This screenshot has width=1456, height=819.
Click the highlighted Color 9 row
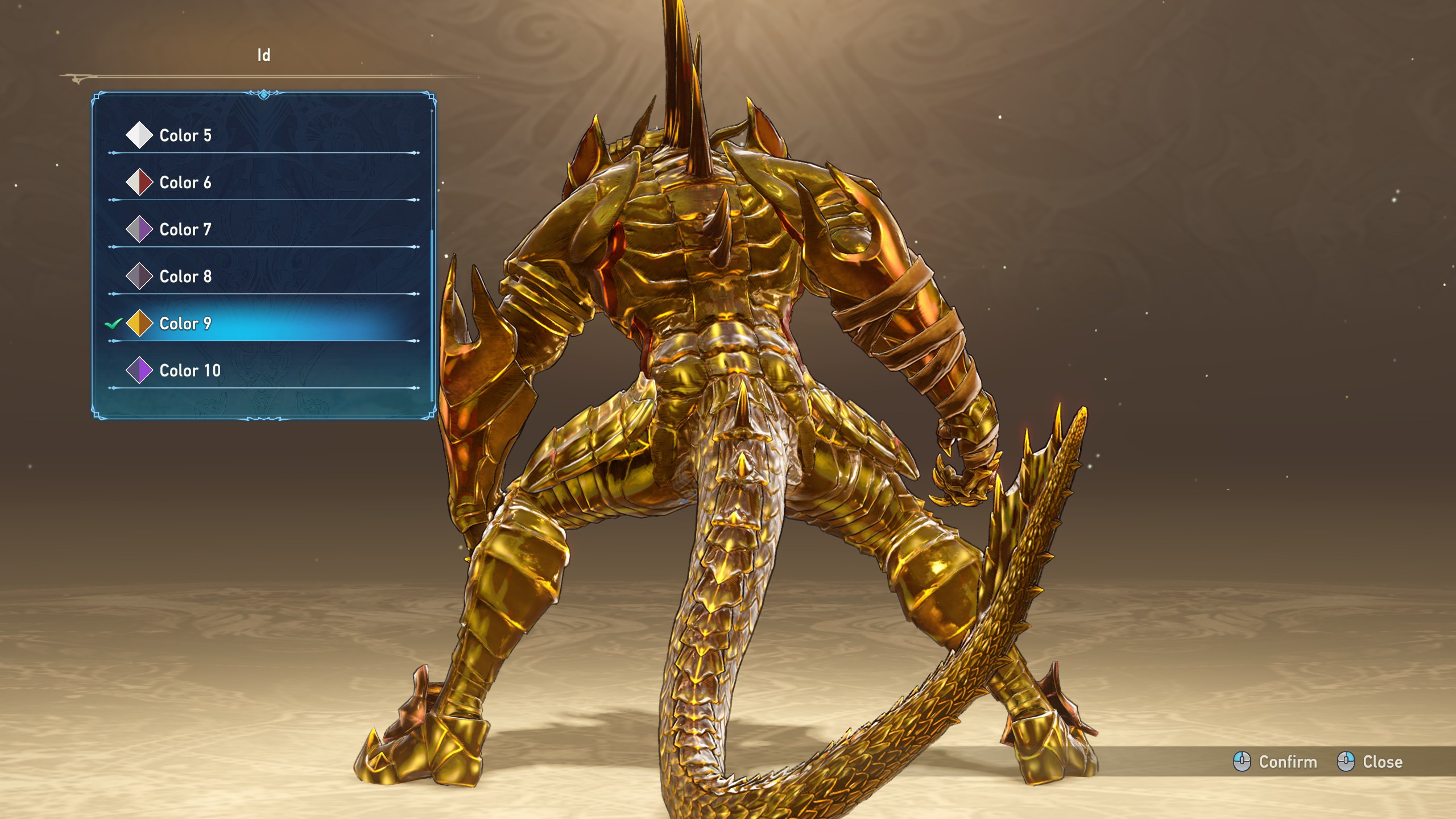click(x=185, y=324)
